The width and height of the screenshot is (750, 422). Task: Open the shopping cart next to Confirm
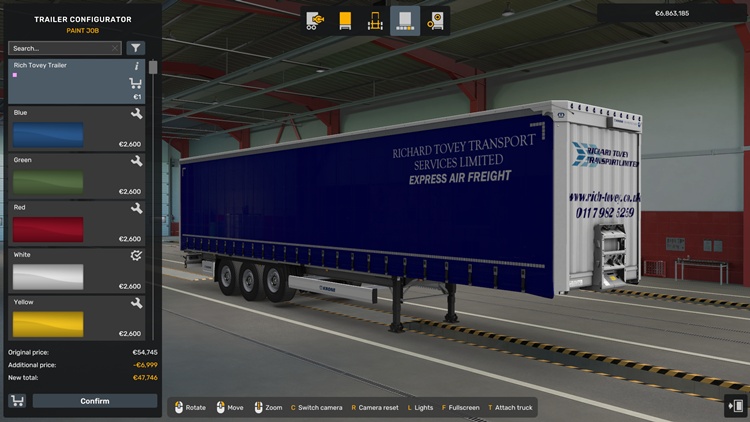(x=17, y=401)
